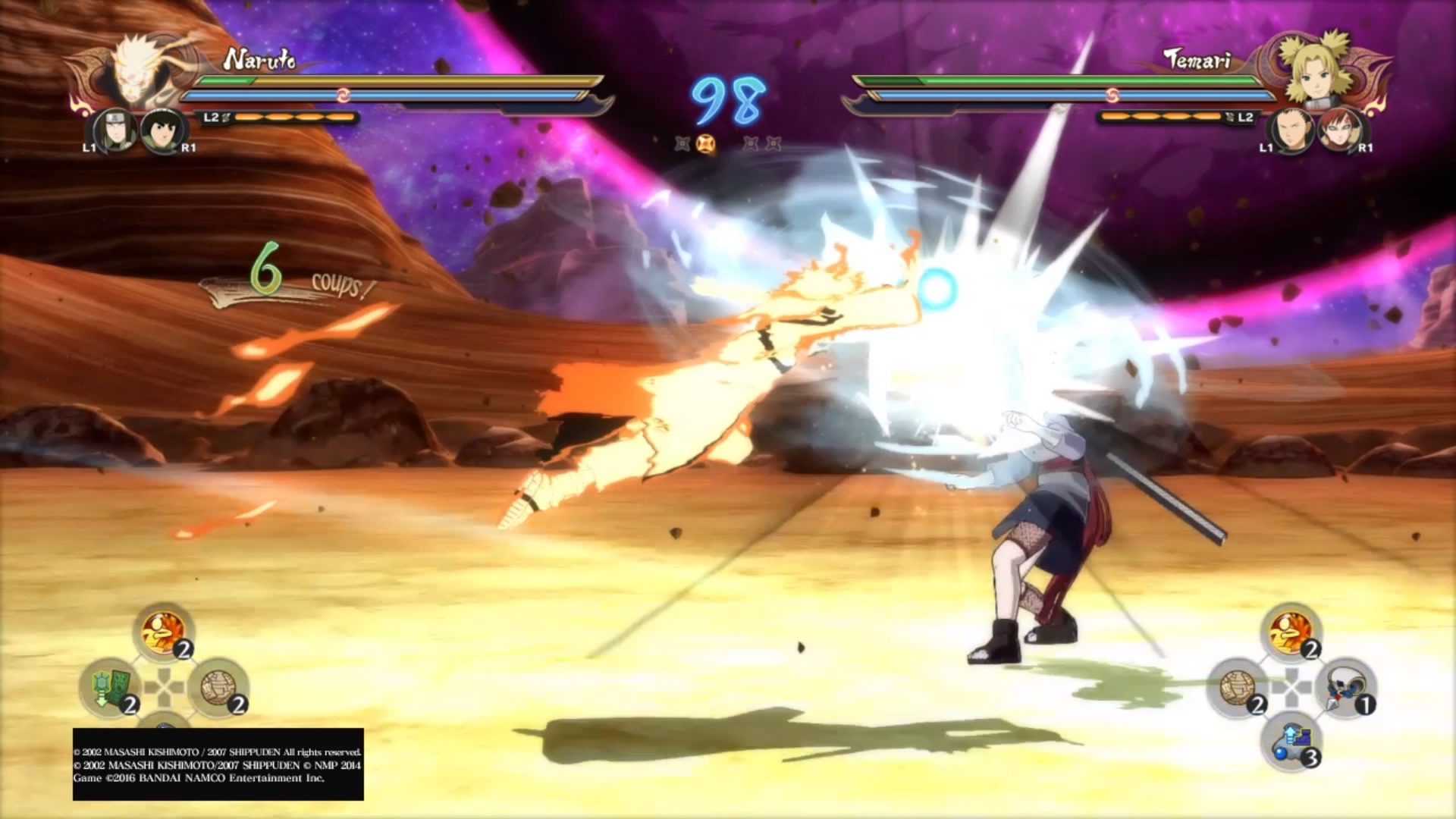Call Neji support portrait
Screen dimensions: 1456x819
[x=111, y=130]
